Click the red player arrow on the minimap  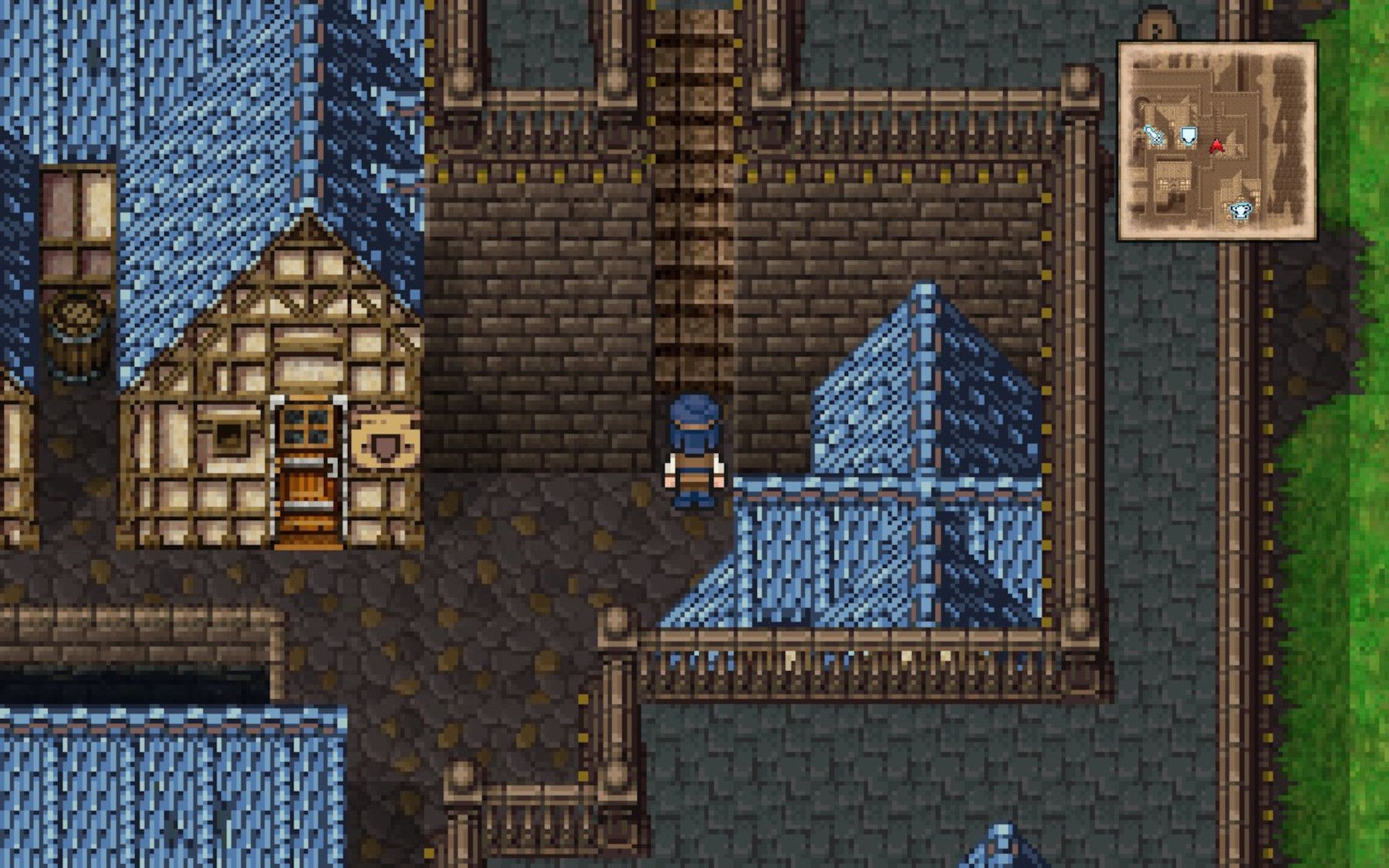(x=1216, y=147)
